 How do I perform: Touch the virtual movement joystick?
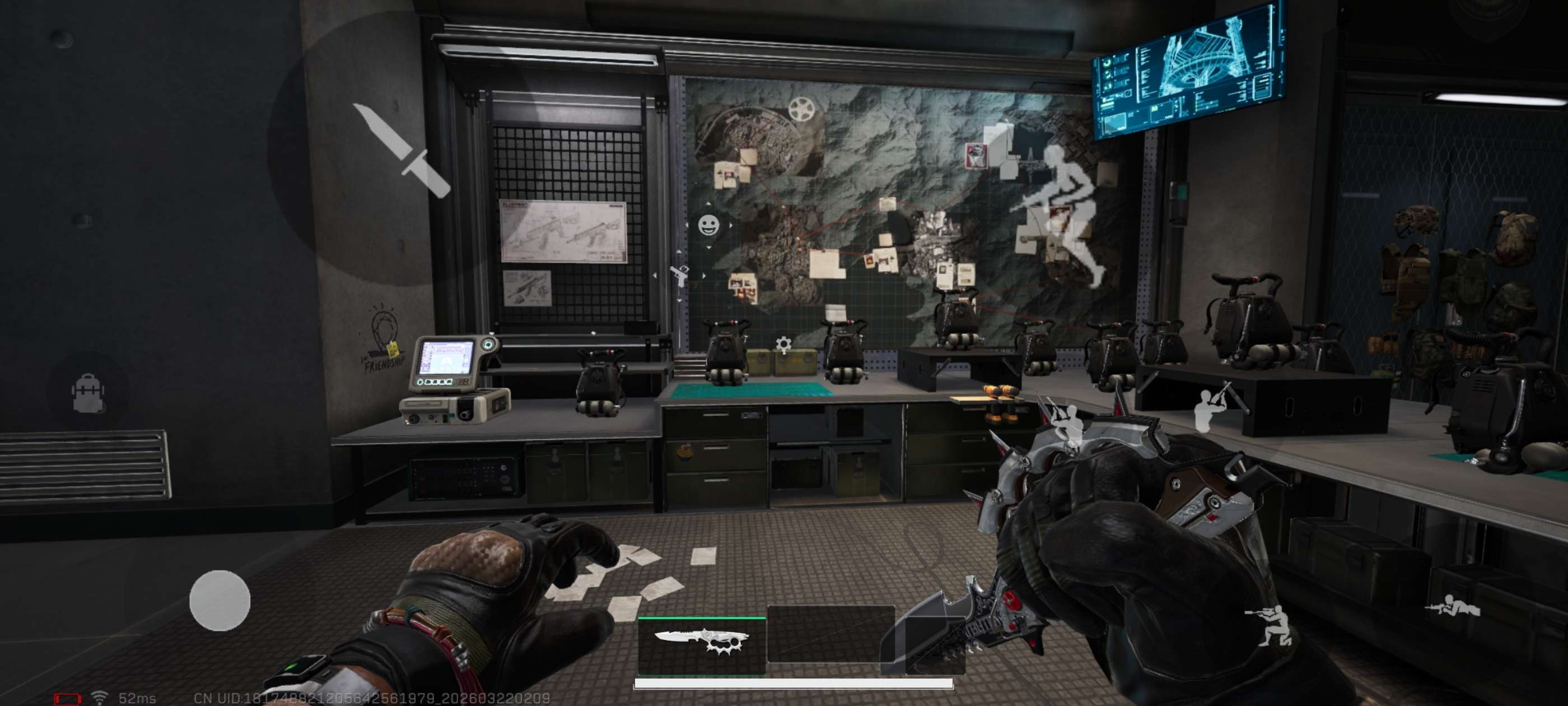click(x=220, y=600)
